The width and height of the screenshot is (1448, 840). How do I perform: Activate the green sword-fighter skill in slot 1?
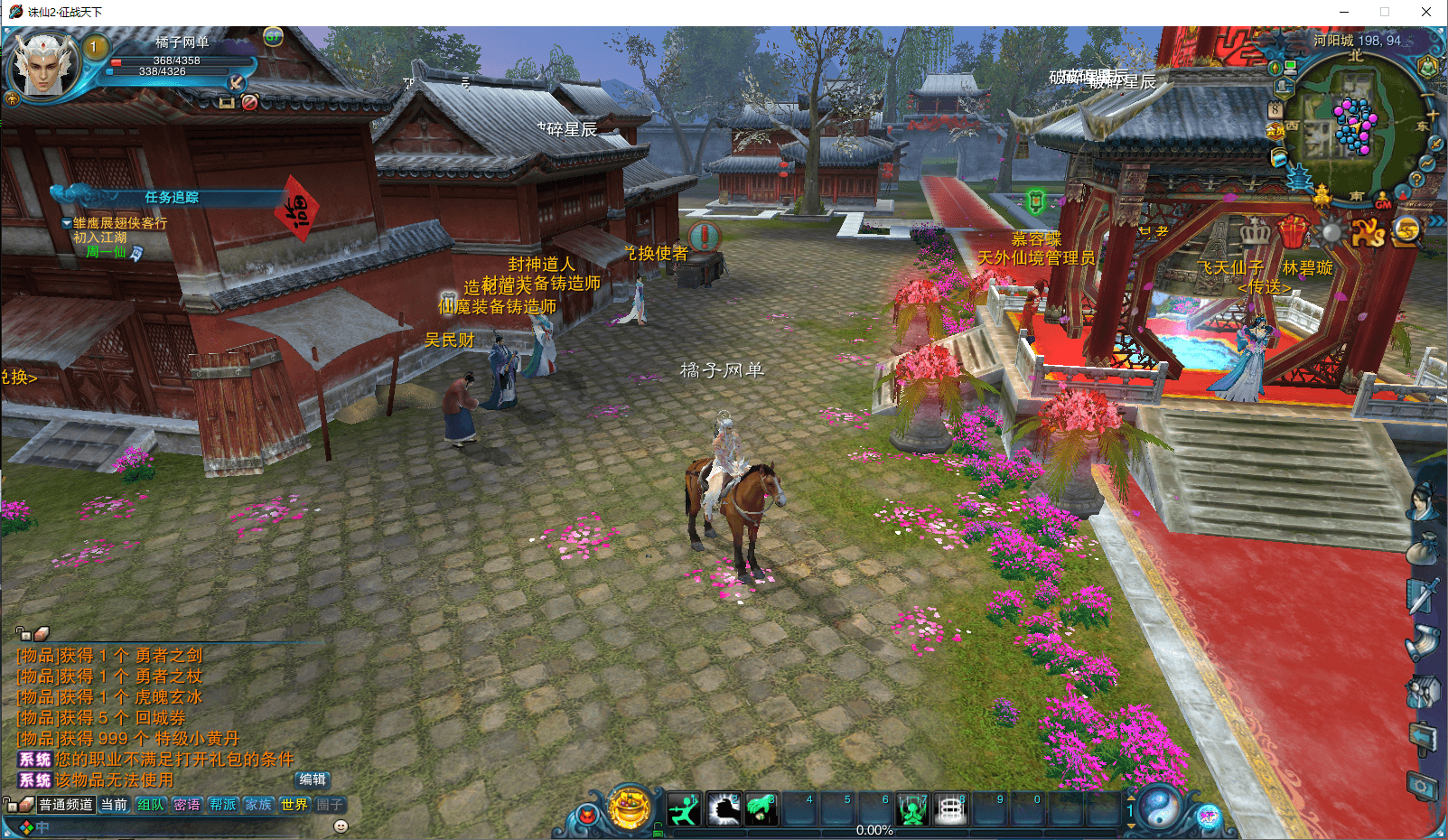pos(684,809)
